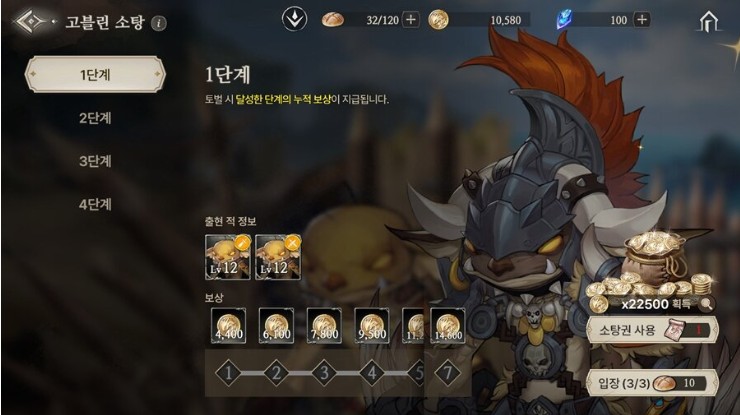Return to the home screen
The image size is (740, 415).
click(x=710, y=20)
